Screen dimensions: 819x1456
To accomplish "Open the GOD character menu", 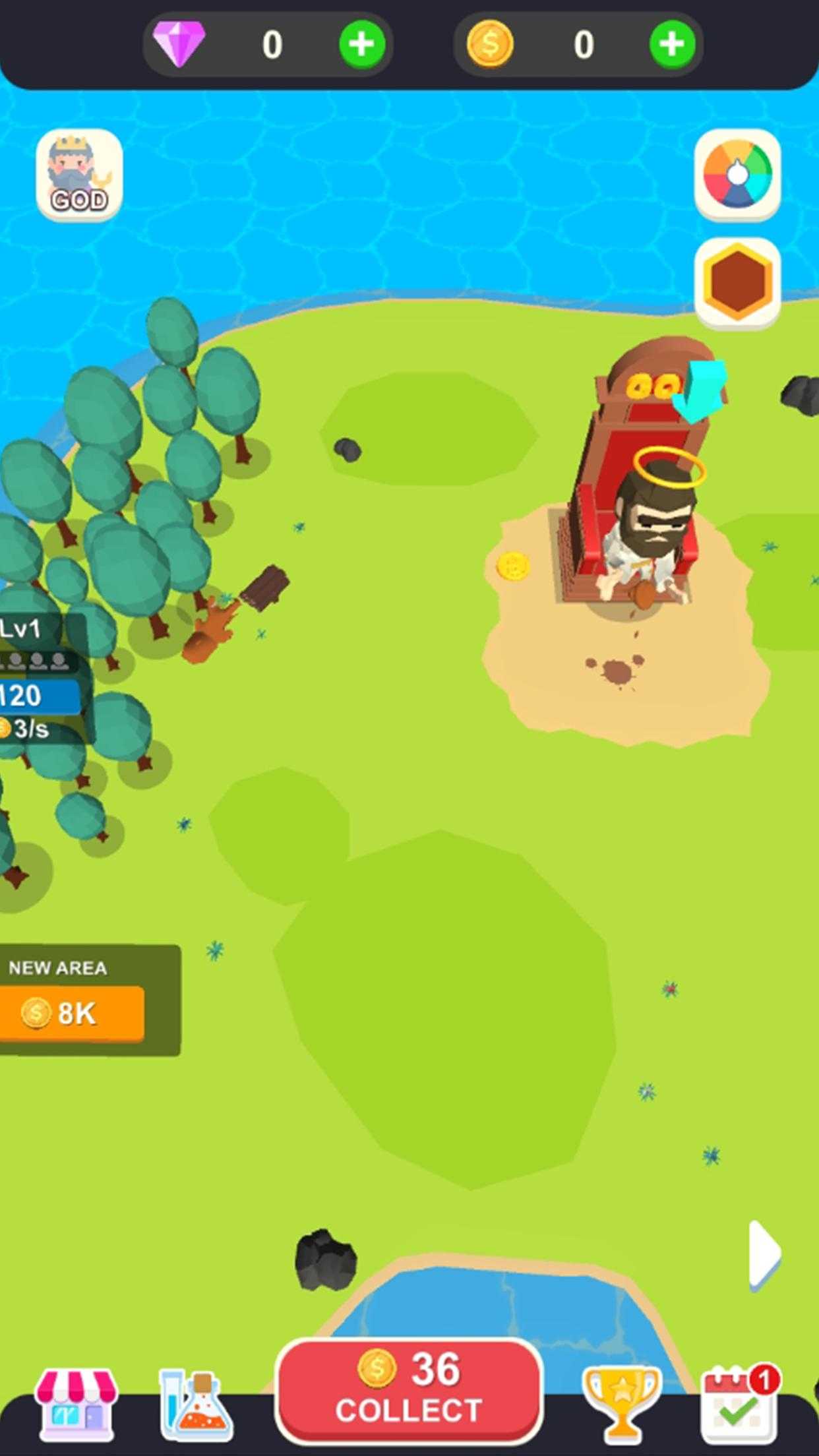I will 79,175.
